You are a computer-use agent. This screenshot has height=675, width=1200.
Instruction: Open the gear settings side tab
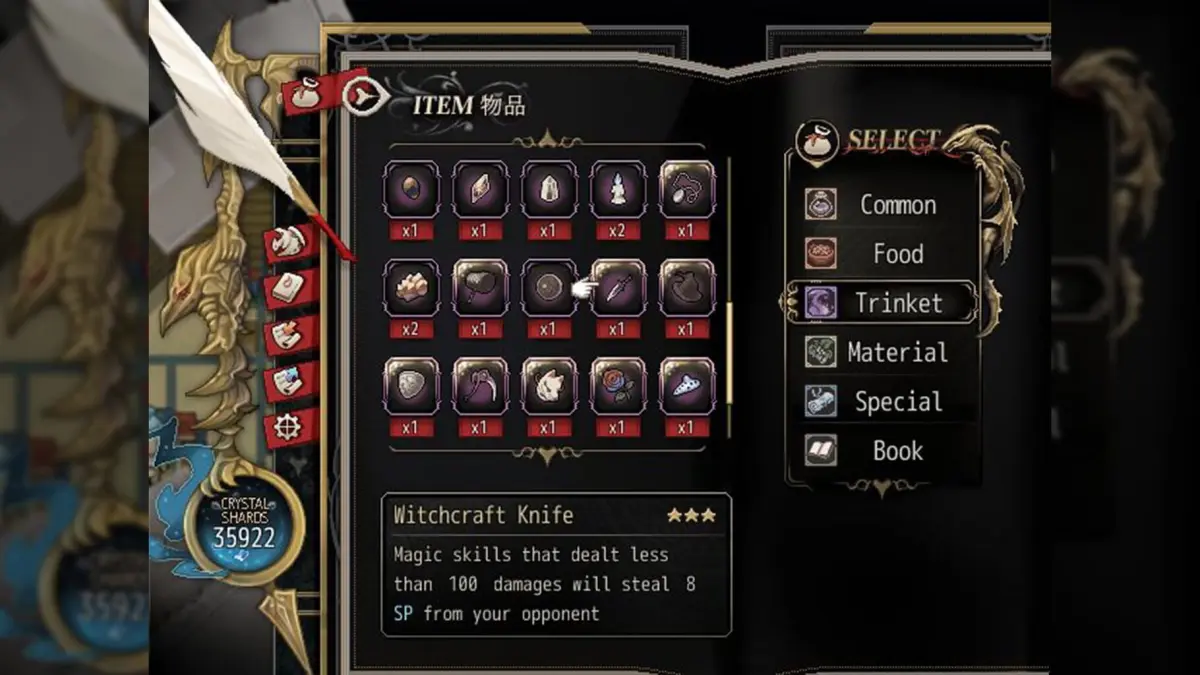[290, 428]
